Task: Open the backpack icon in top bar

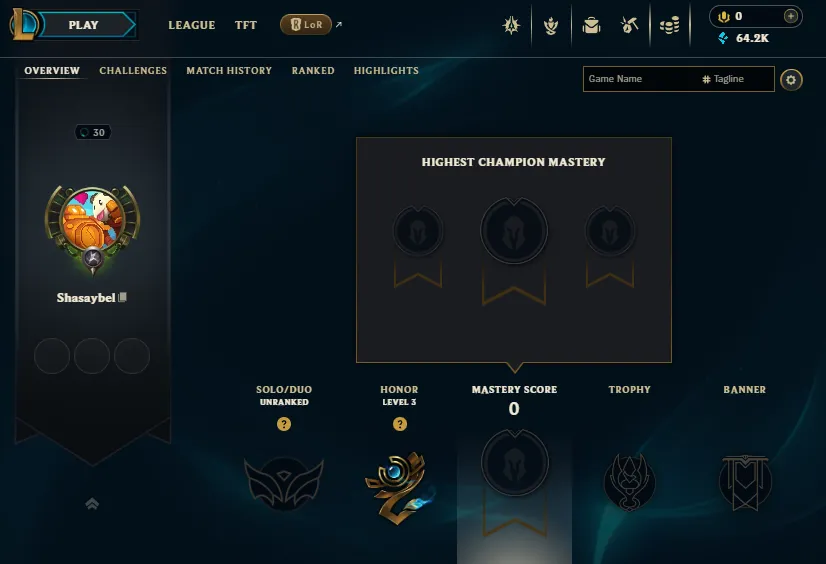Action: [x=591, y=25]
